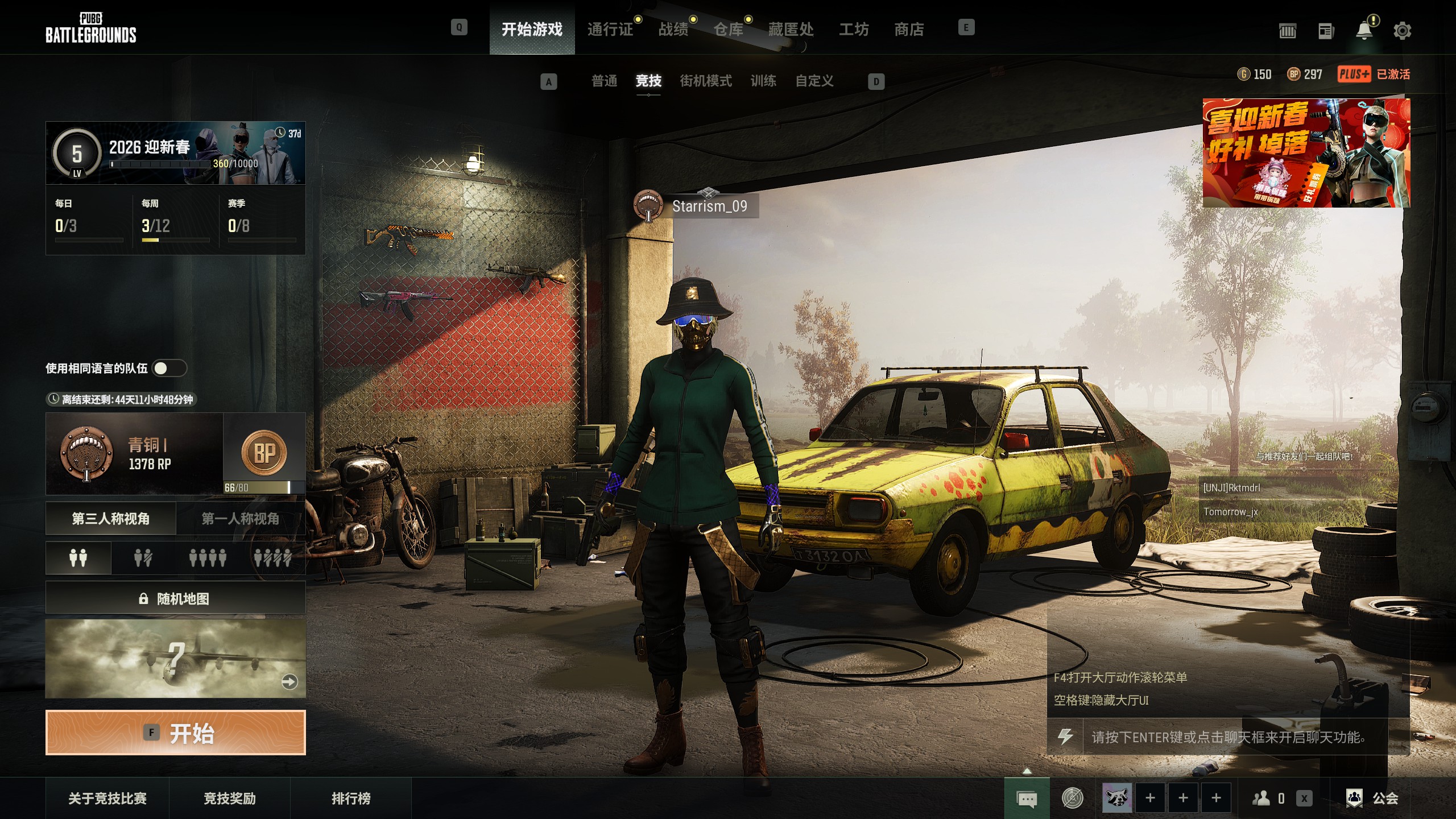This screenshot has height=819, width=1456.
Task: Open the 2026 迎新春 pass panel
Action: [x=175, y=153]
